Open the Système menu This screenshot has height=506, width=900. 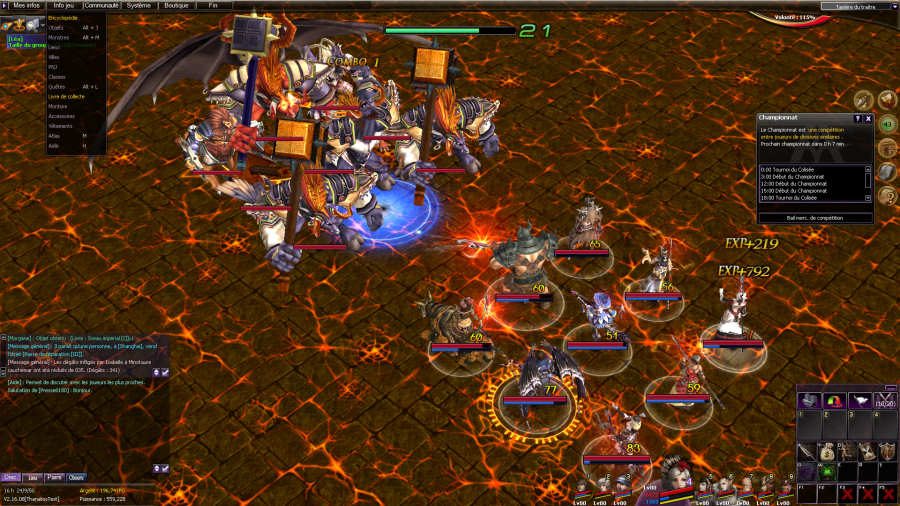tap(139, 5)
